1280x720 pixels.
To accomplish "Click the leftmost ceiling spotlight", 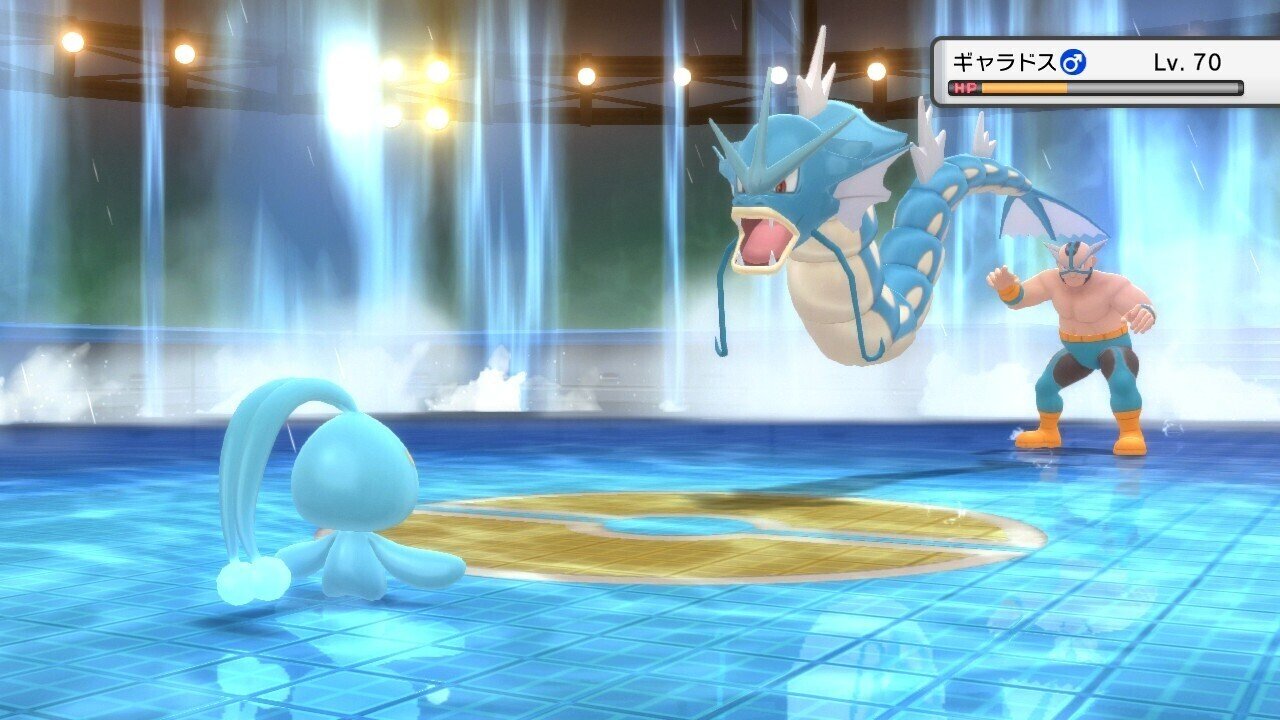I will [x=70, y=42].
